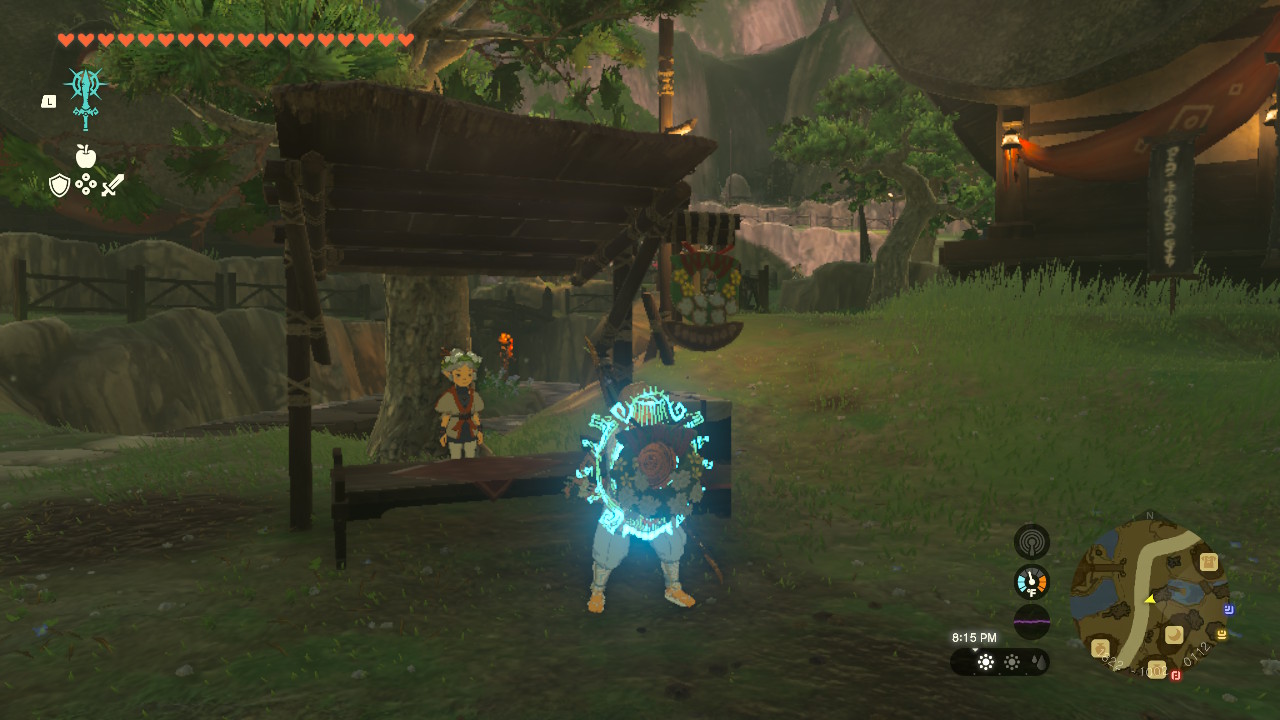
Task: Click the blue marker on the minimap edge
Action: pyautogui.click(x=1228, y=610)
